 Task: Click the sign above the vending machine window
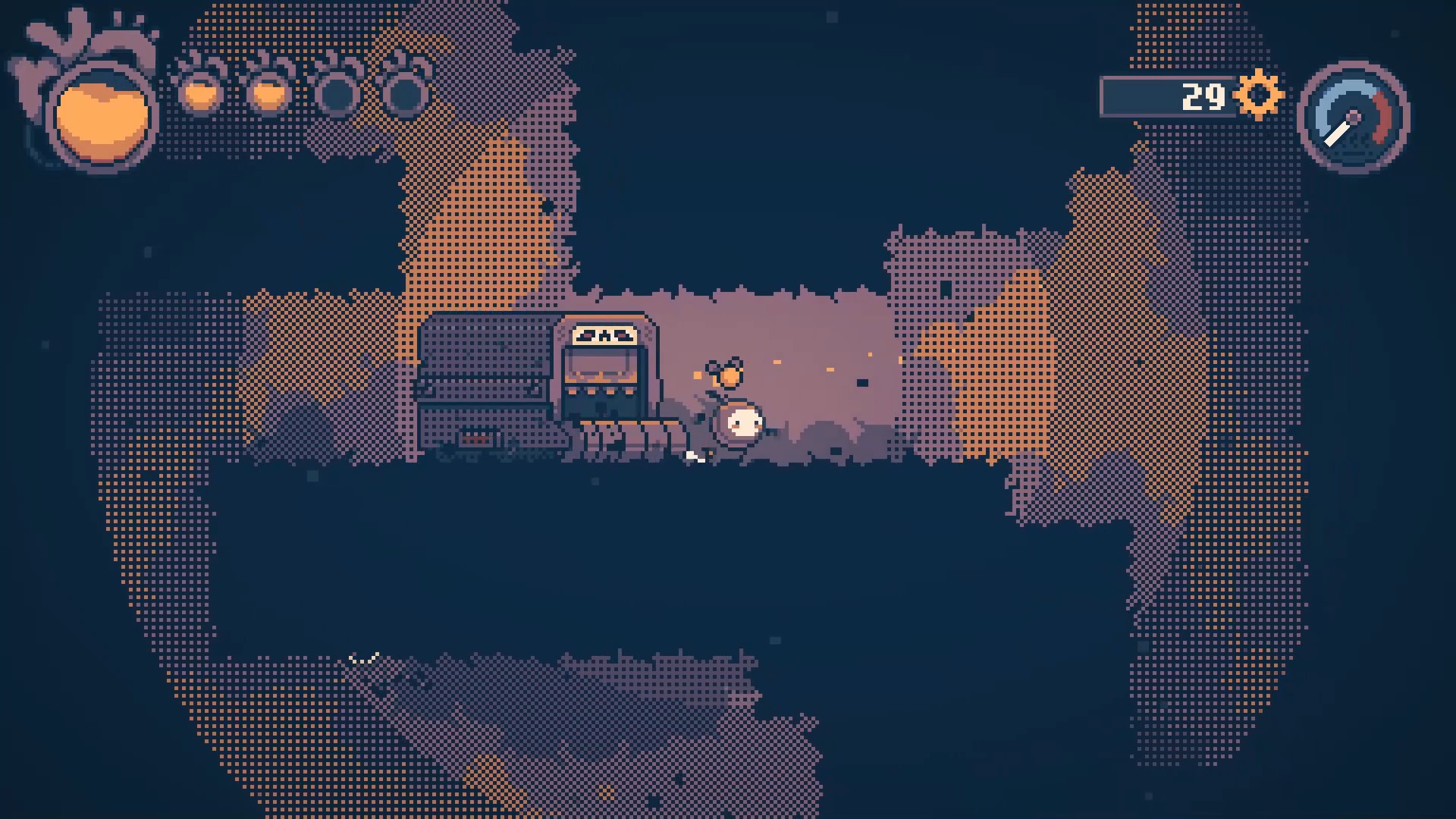tap(604, 334)
